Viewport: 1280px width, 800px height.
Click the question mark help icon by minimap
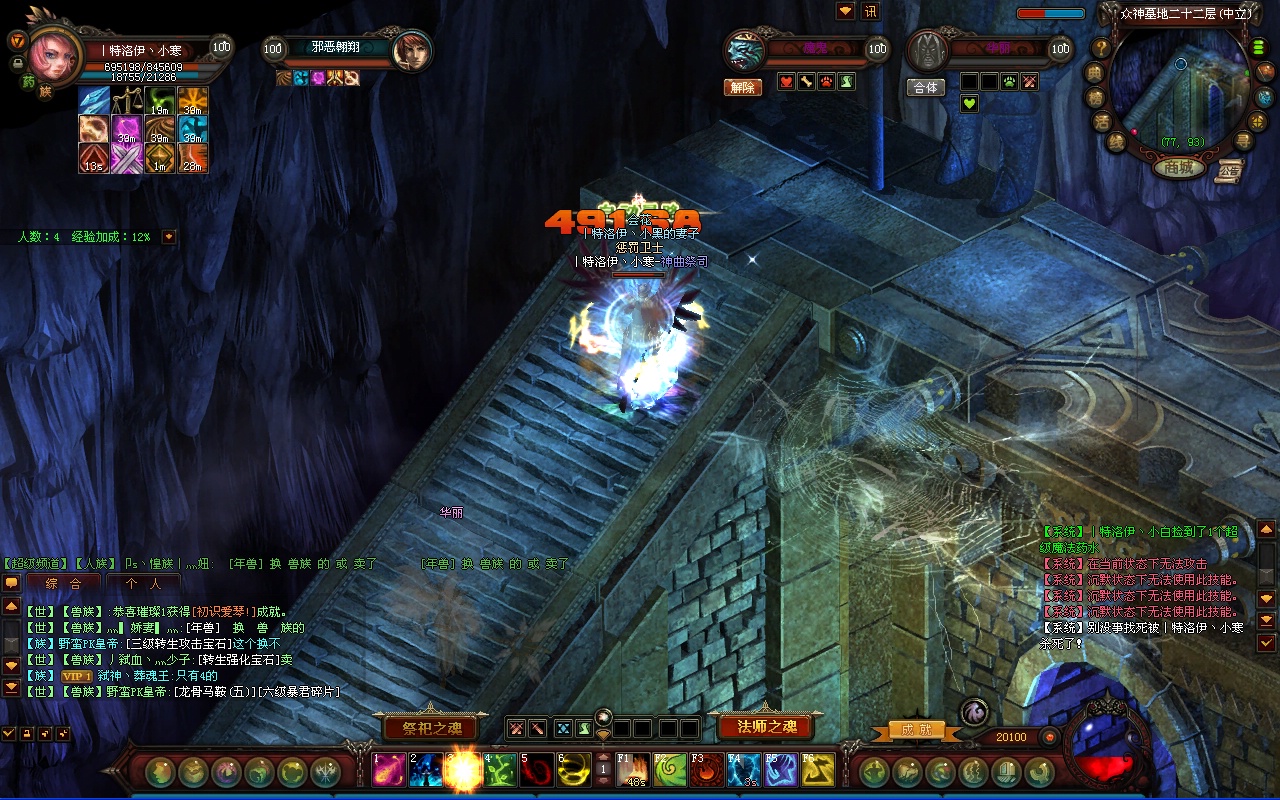[x=1101, y=47]
